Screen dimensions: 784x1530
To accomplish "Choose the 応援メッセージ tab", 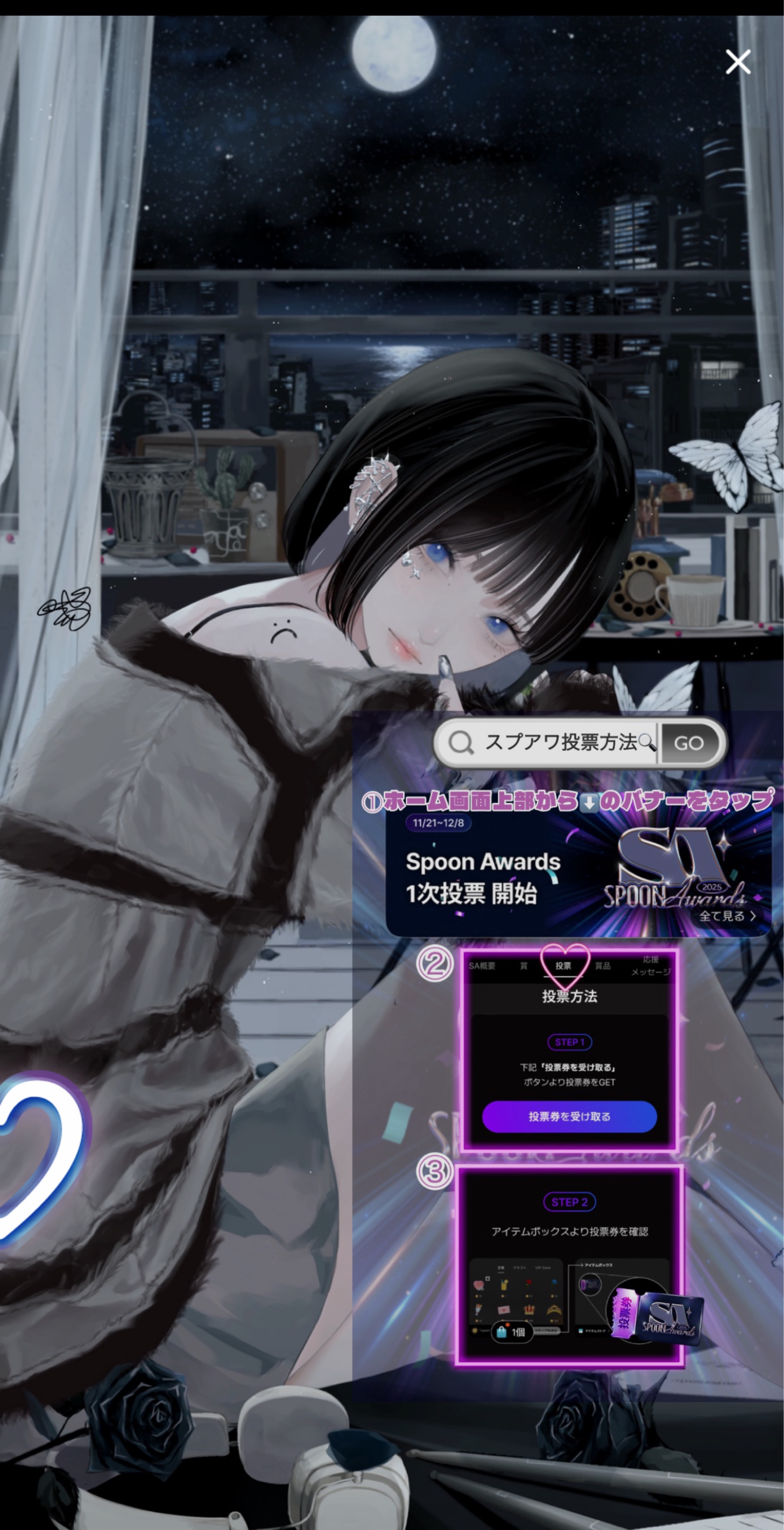I will [x=650, y=966].
